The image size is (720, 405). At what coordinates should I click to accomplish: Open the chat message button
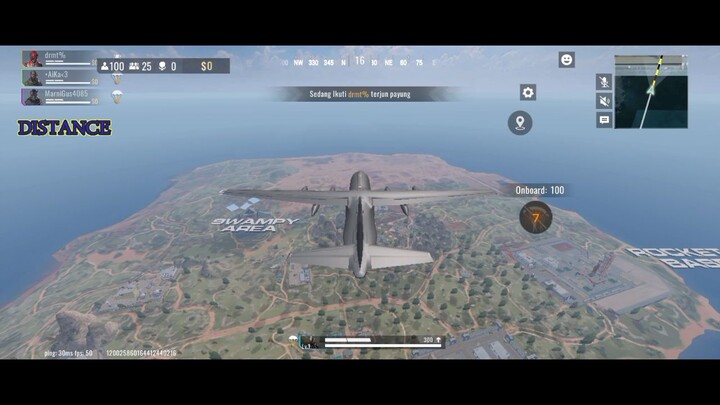tap(604, 119)
